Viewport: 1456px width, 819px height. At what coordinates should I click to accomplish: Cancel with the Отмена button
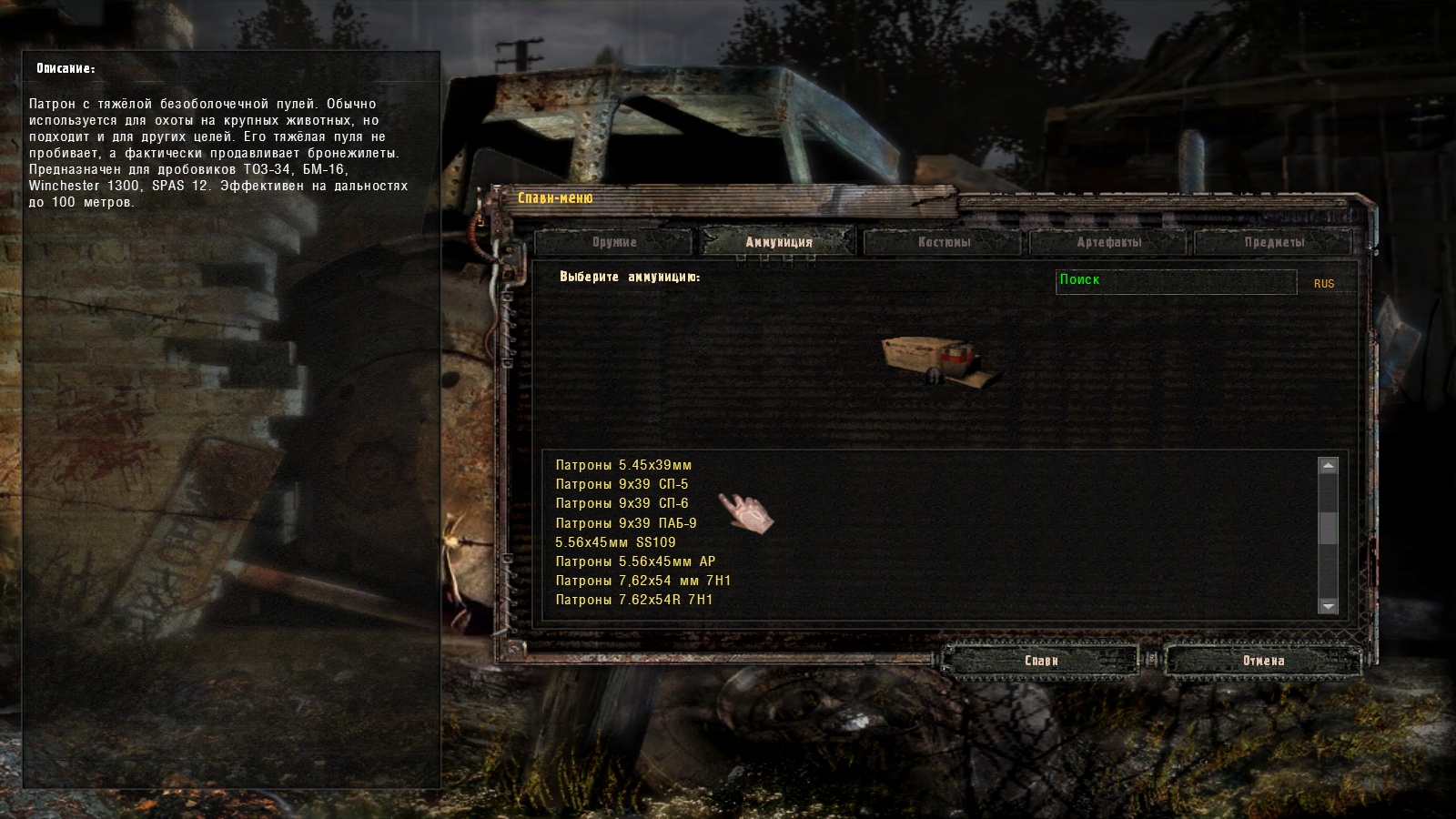(x=1263, y=661)
